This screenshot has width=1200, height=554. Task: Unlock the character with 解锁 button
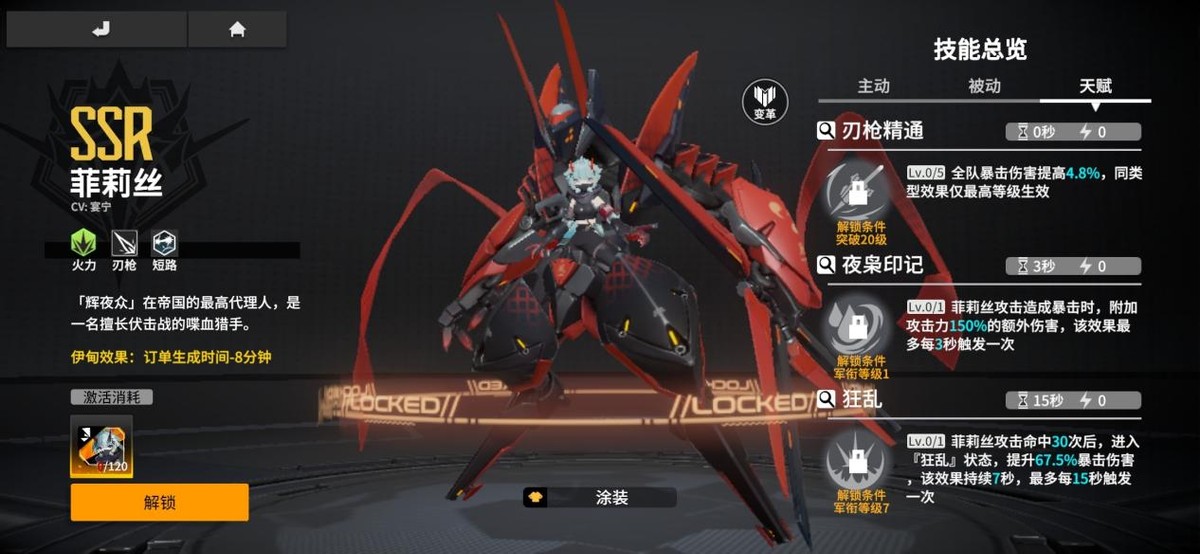(x=159, y=502)
